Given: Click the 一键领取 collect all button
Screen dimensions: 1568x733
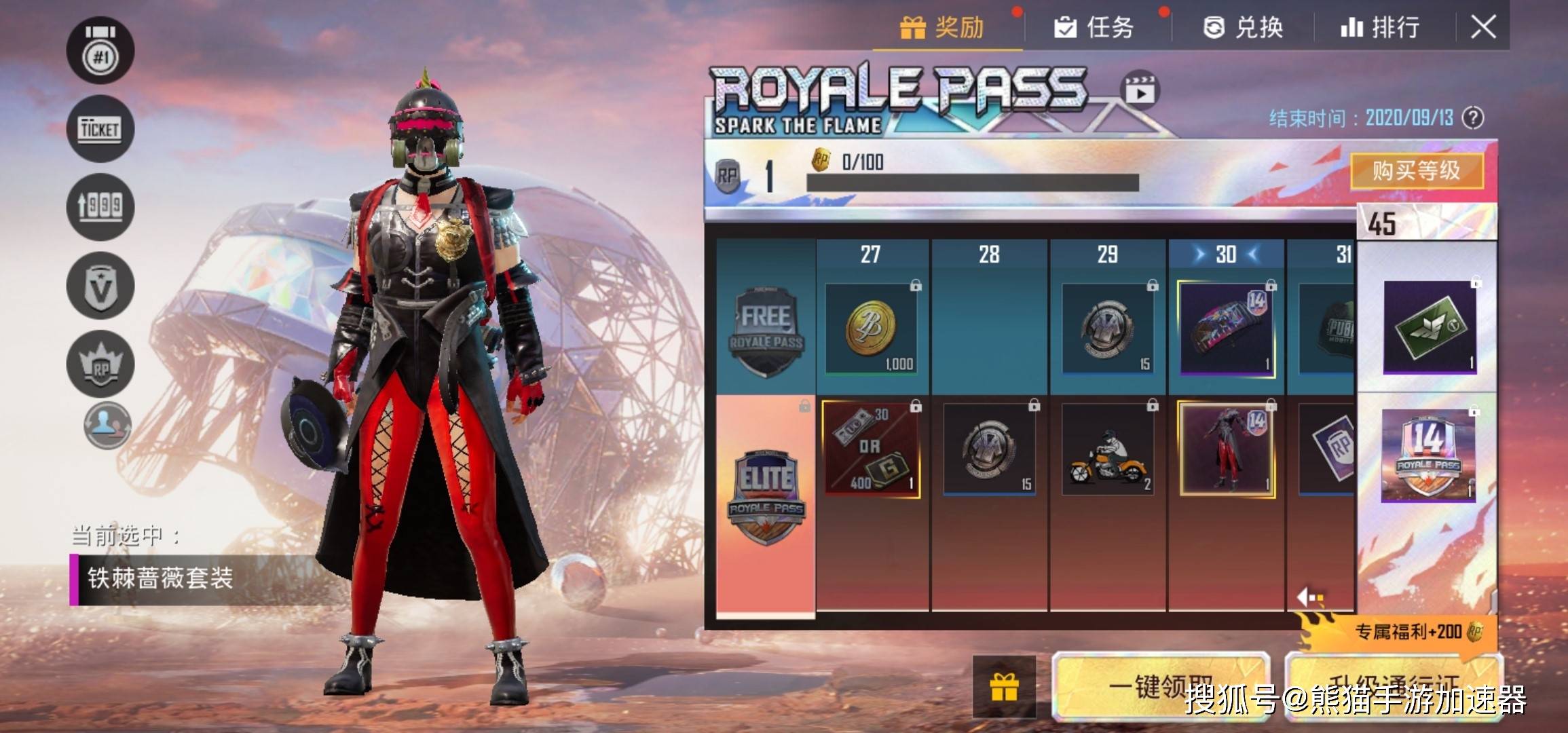Looking at the screenshot, I should tap(1159, 687).
